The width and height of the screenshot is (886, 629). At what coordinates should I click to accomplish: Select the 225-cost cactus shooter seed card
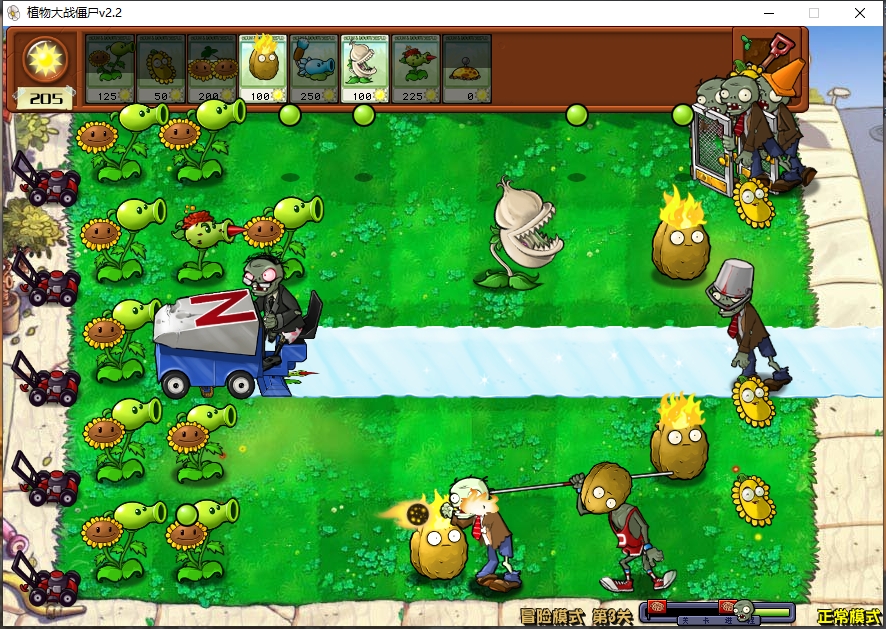416,68
